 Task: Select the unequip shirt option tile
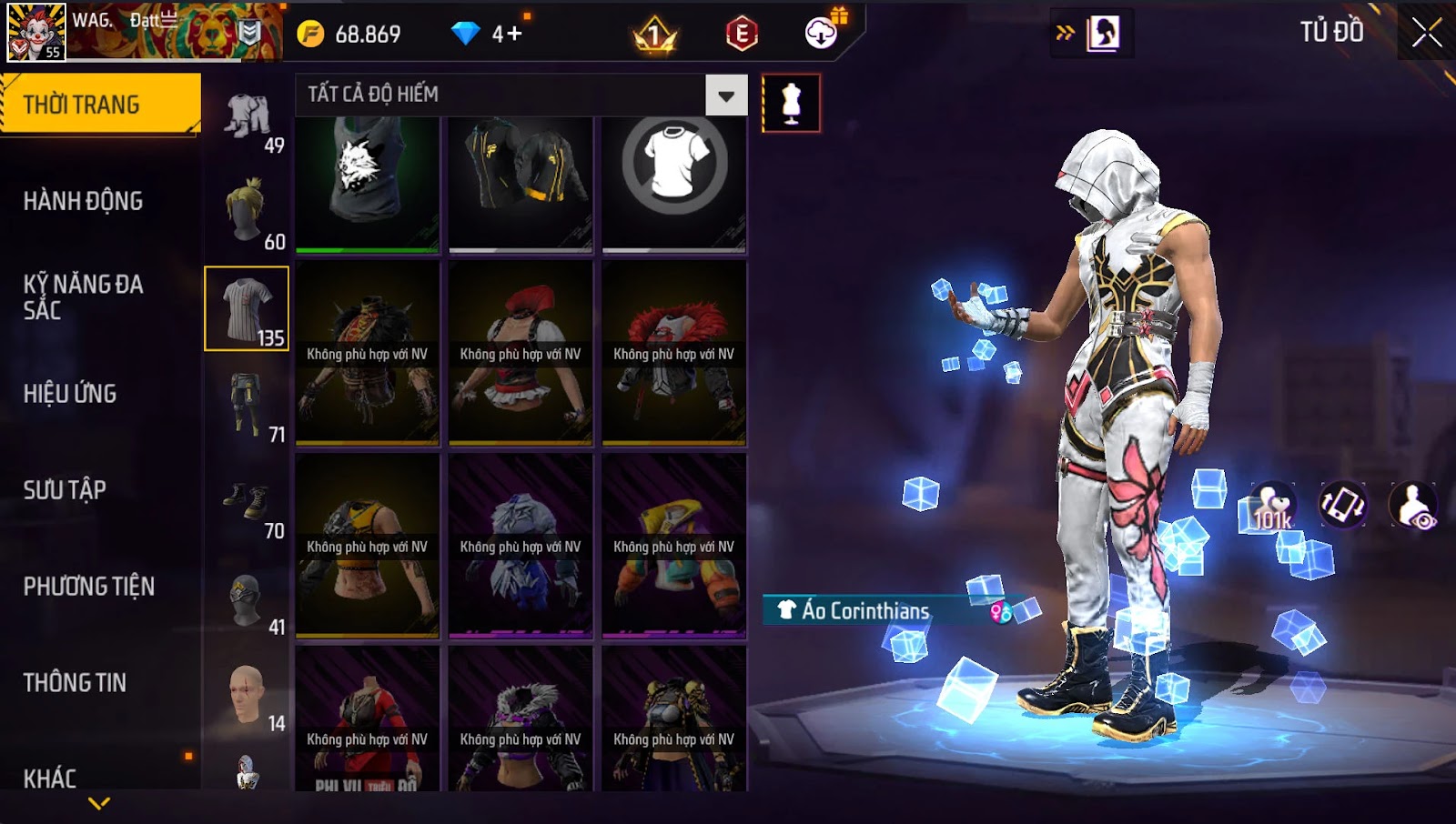point(673,183)
